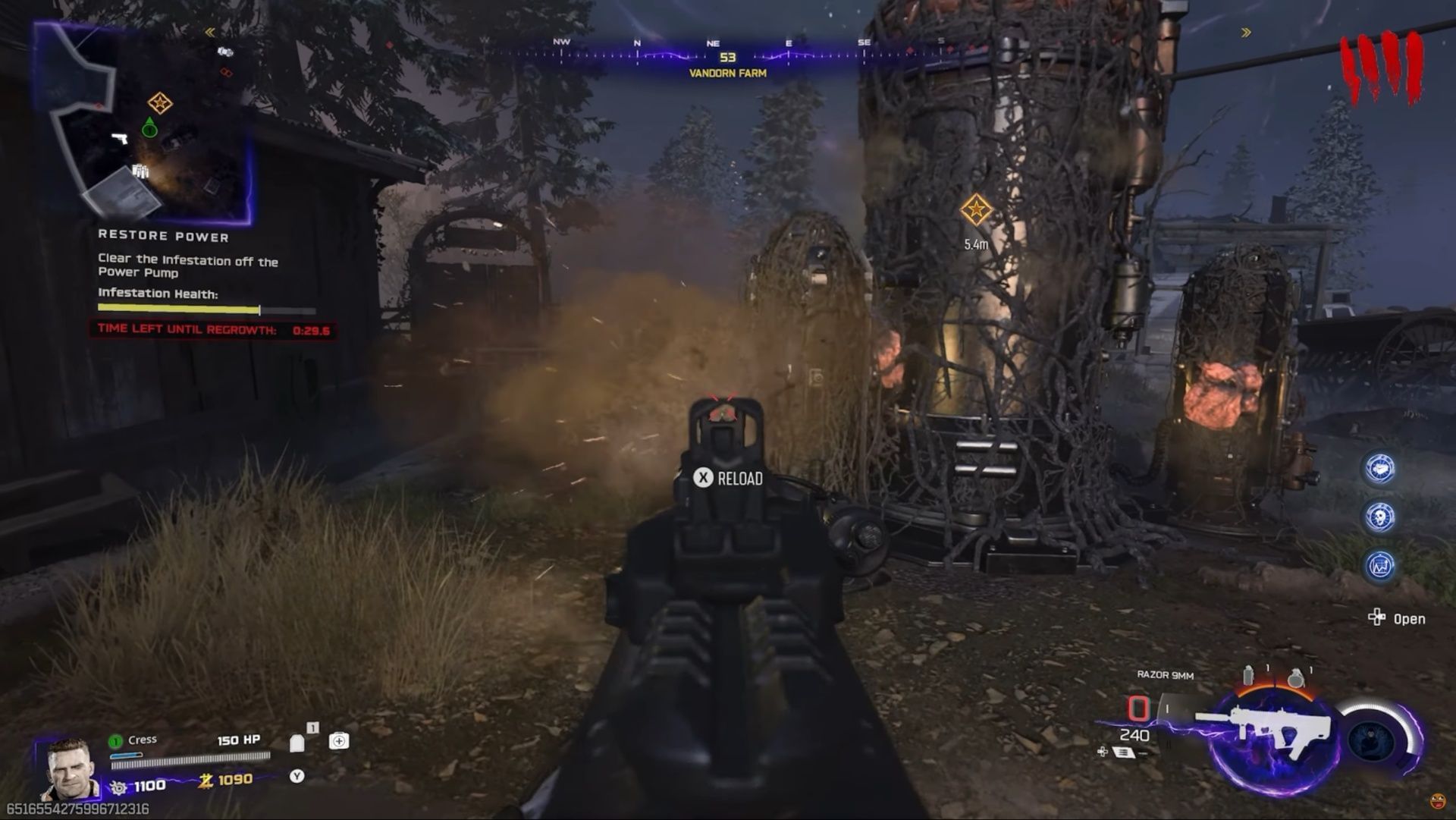This screenshot has width=1456, height=820.
Task: Select the Essence currency icon by 1090
Action: (206, 781)
